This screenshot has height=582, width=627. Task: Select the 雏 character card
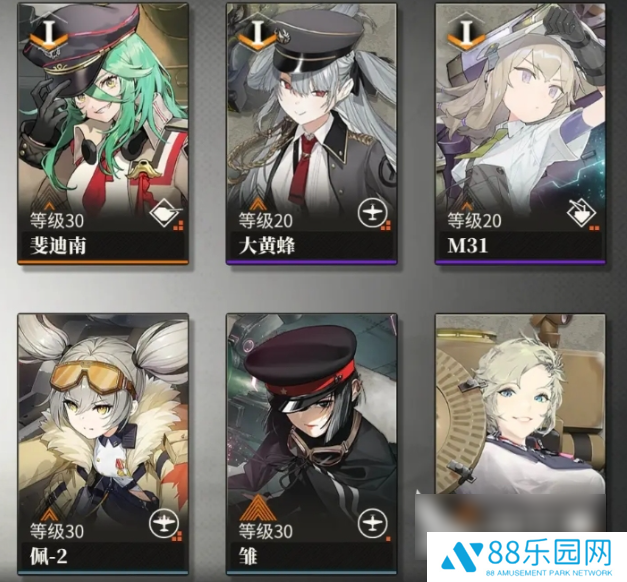[x=312, y=440]
